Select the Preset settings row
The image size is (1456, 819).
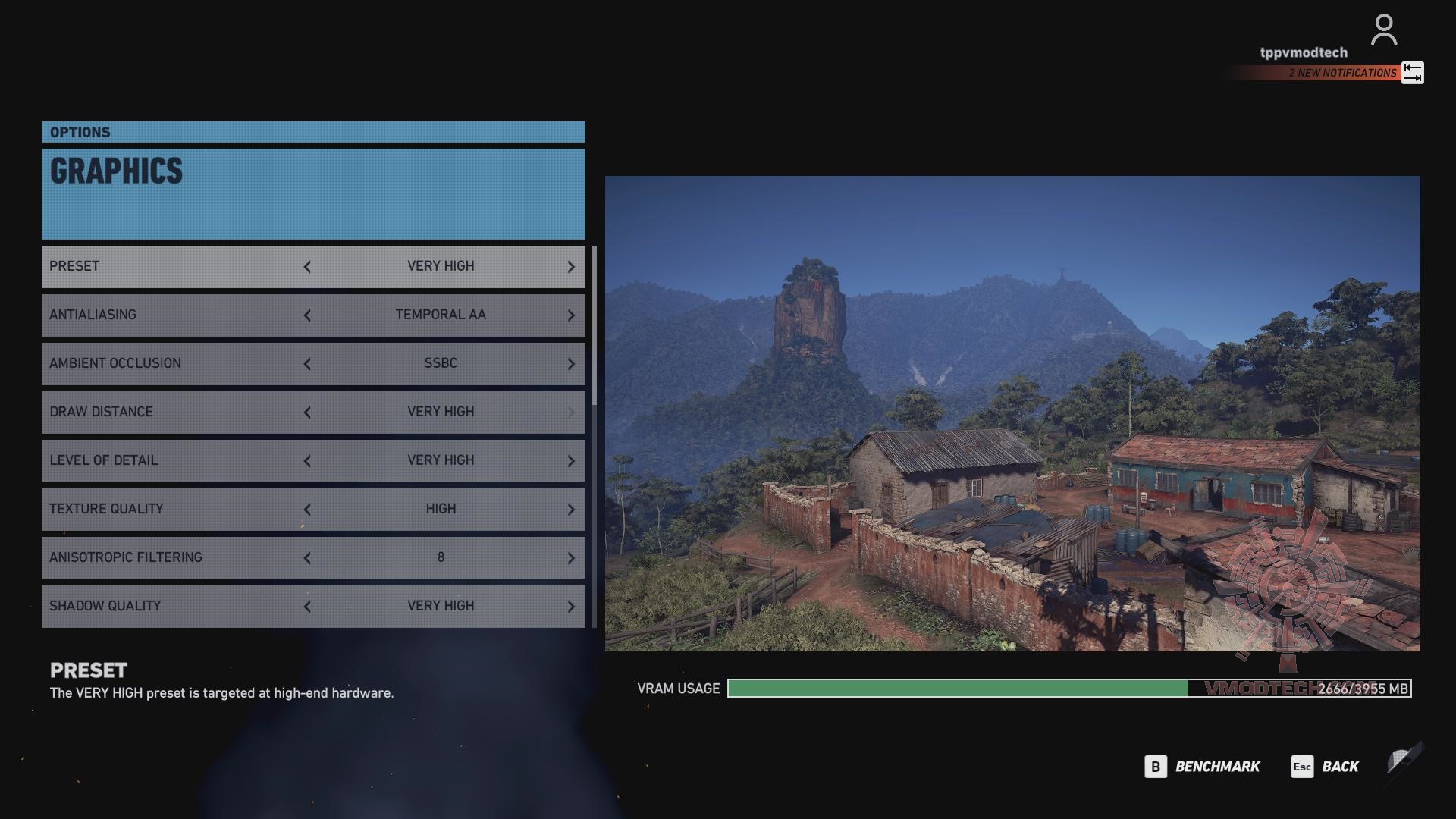[x=174, y=266]
